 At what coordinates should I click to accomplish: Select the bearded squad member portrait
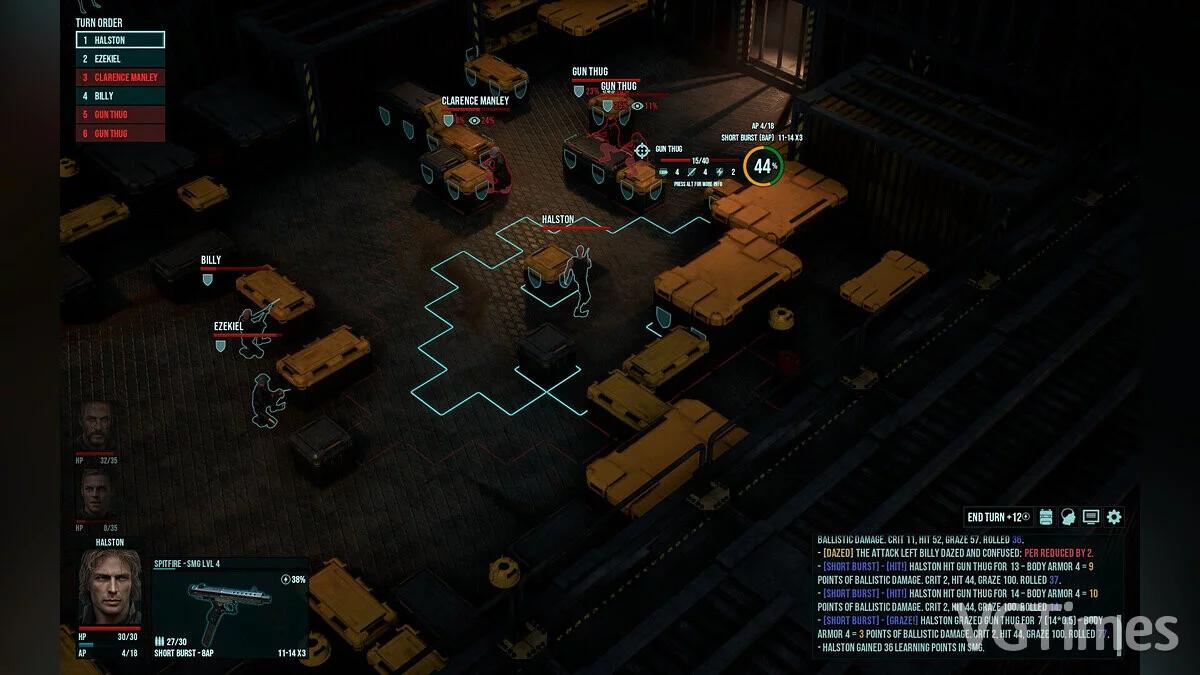coord(98,426)
